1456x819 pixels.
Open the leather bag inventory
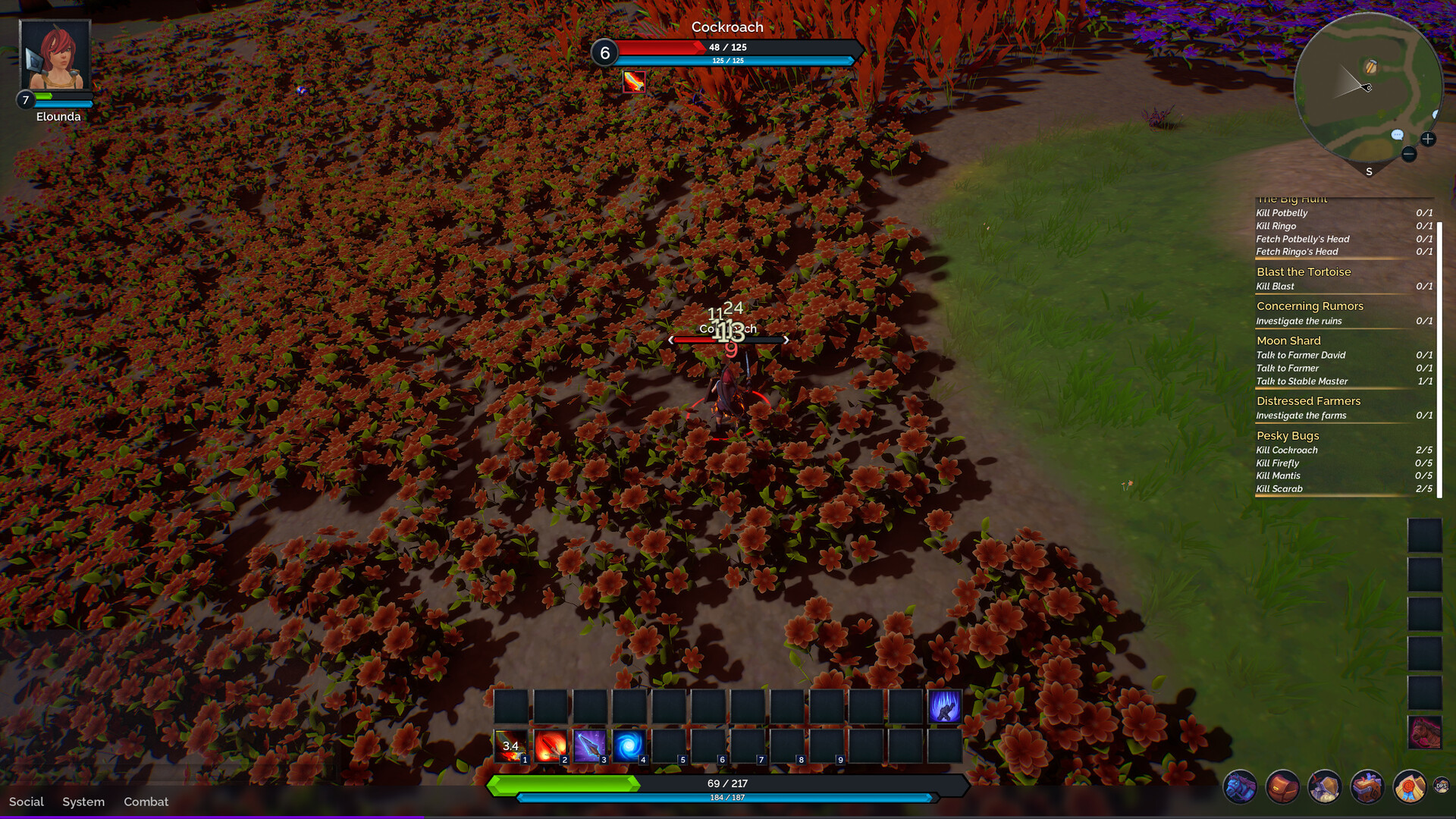(1282, 786)
